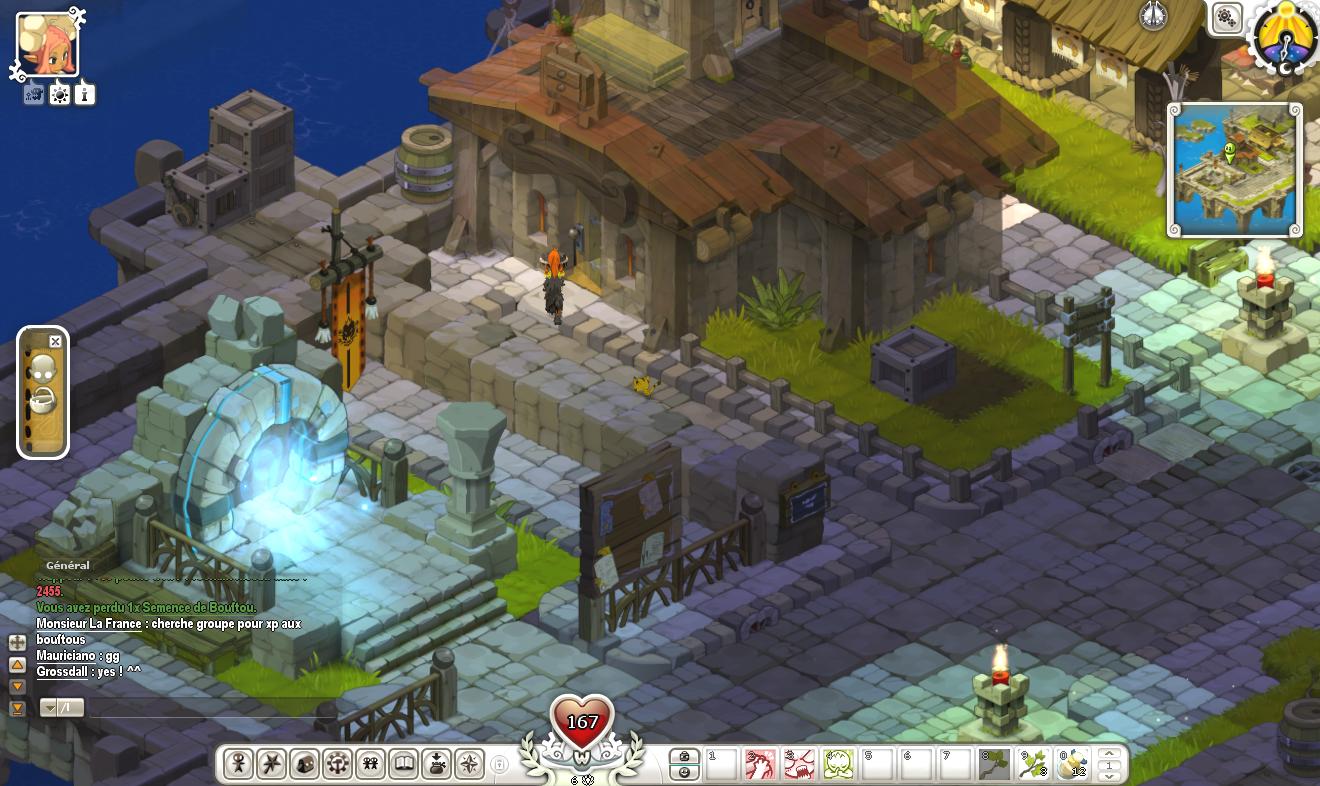1320x786 pixels.
Task: Activate the red monster spell in slot 3
Action: point(798,765)
